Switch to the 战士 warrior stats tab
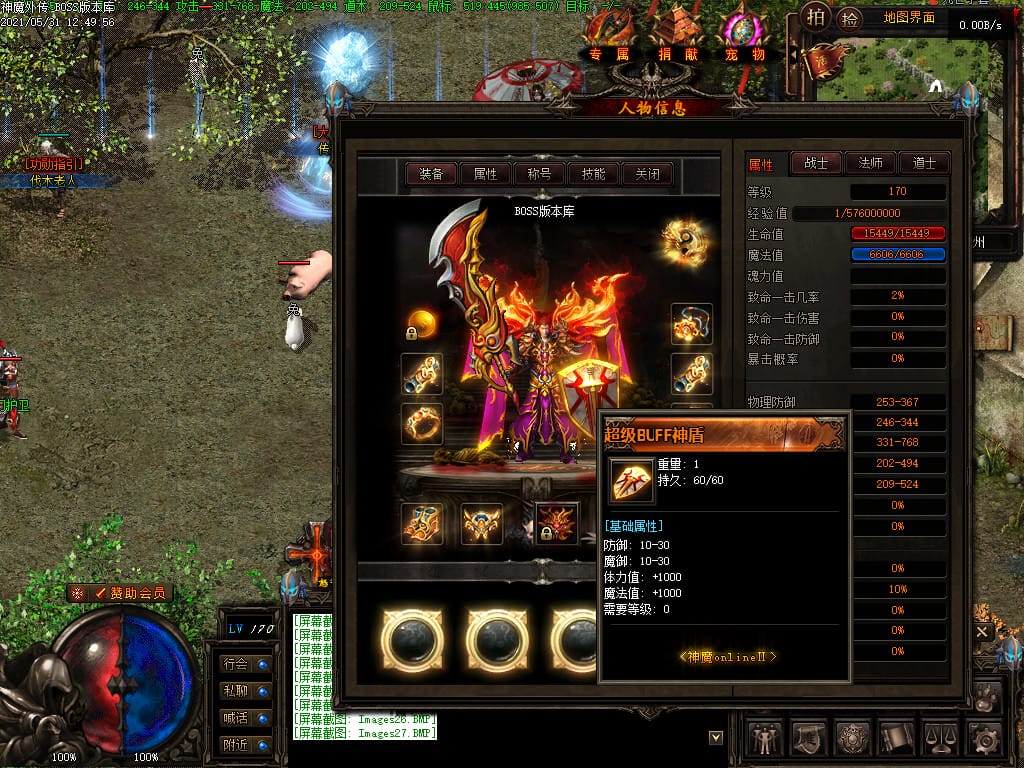1024x768 pixels. [x=816, y=163]
